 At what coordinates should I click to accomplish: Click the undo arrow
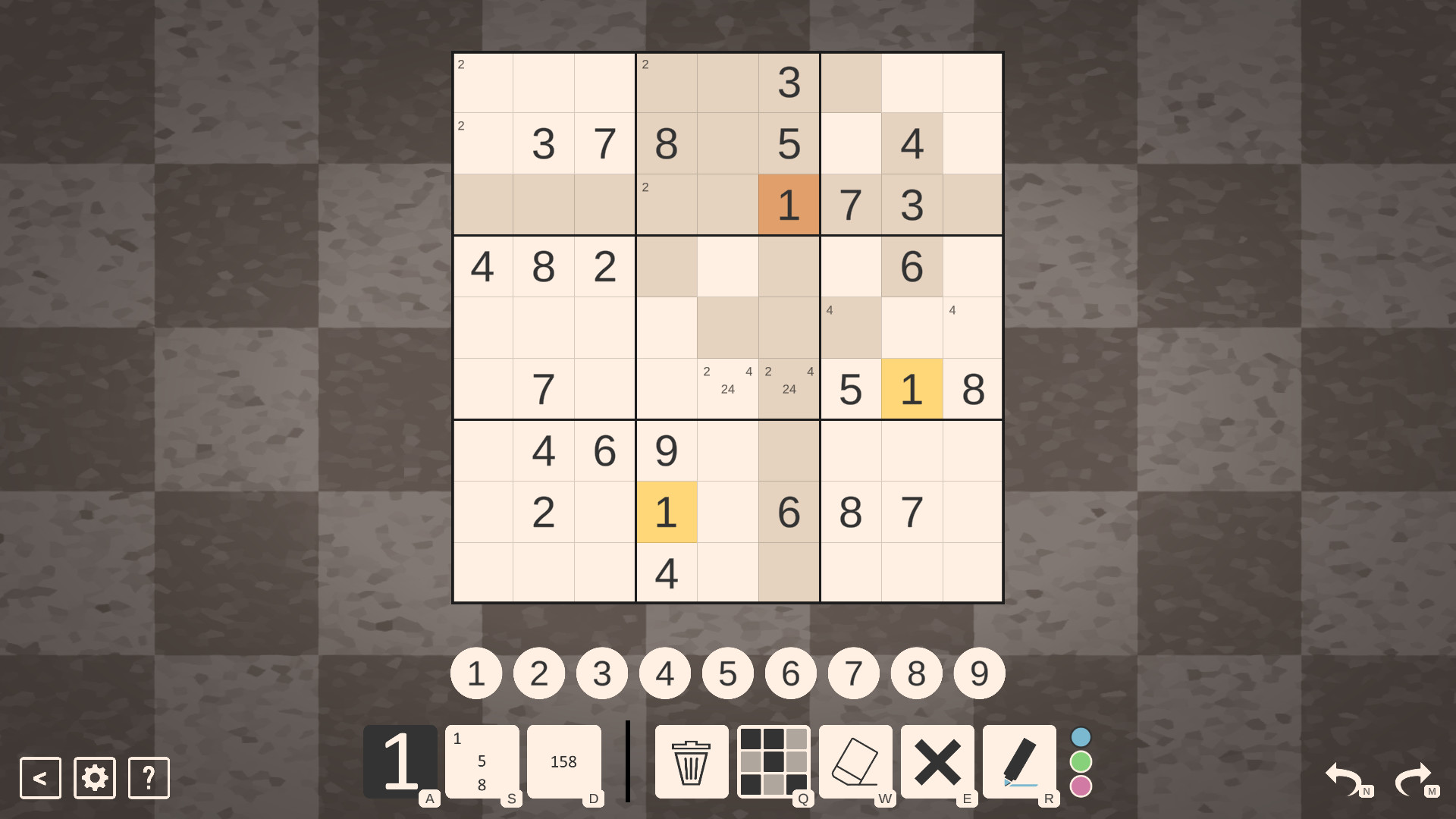[1344, 777]
